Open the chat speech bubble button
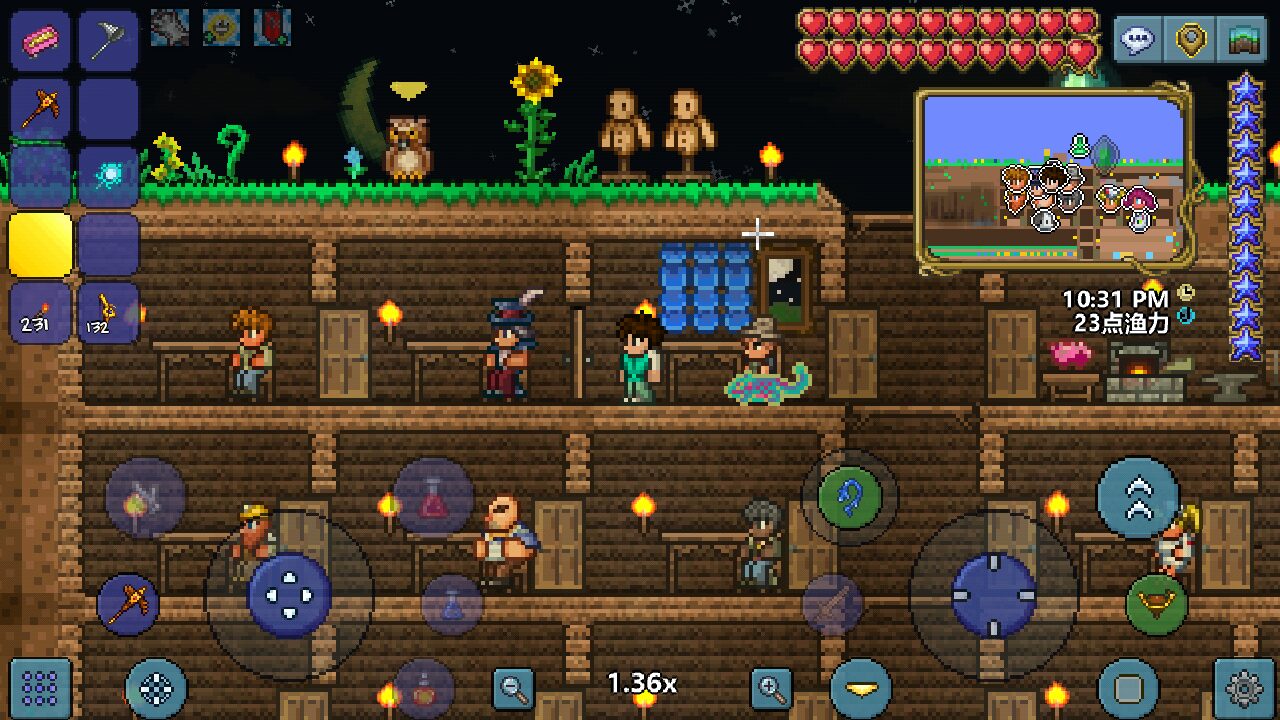Screen dimensions: 1280x720 [1138, 40]
